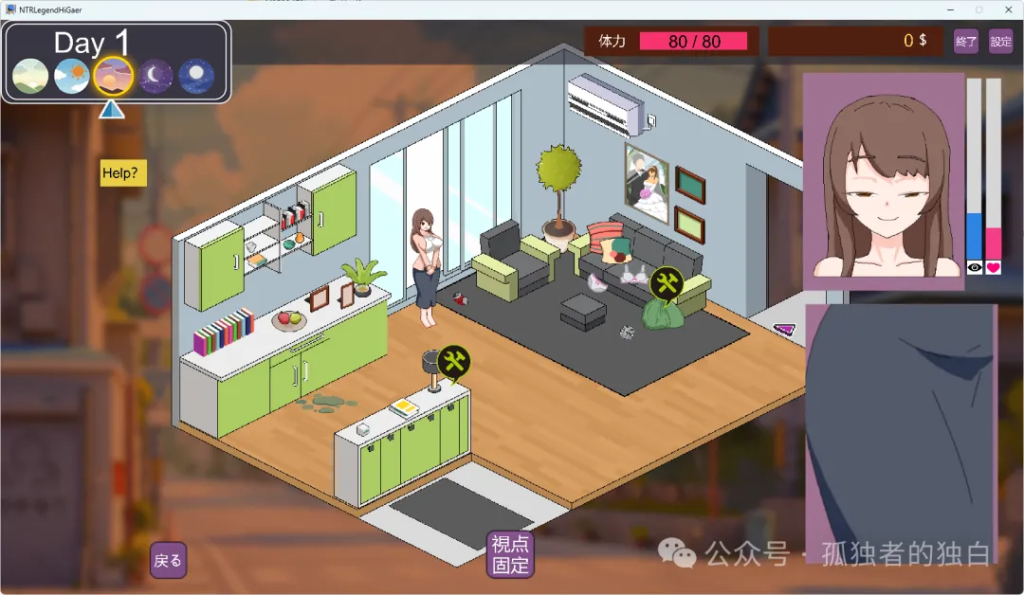Image resolution: width=1024 pixels, height=595 pixels.
Task: Click the 終了 end button
Action: (x=966, y=41)
